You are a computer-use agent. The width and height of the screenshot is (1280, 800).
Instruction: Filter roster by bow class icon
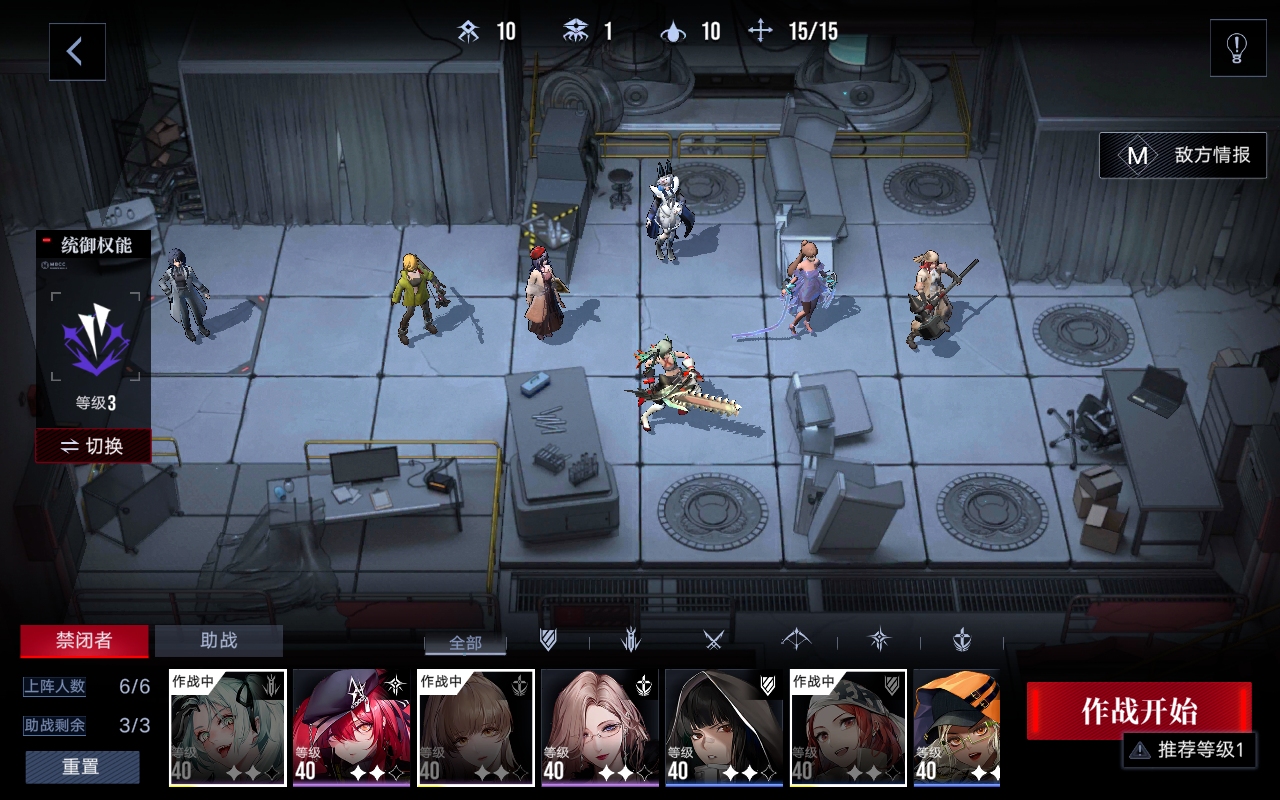(x=796, y=640)
